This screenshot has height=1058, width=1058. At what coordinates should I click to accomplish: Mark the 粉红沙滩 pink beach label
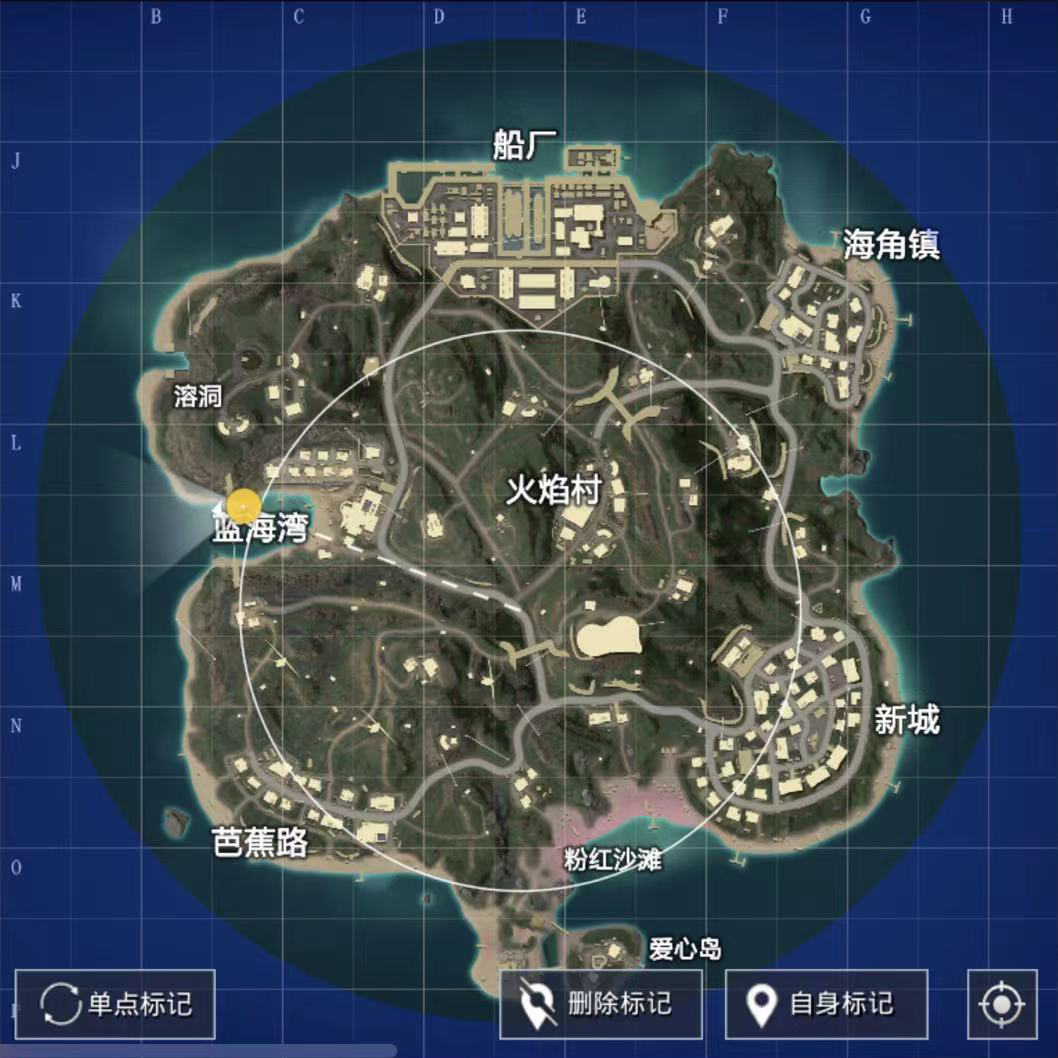click(x=612, y=860)
